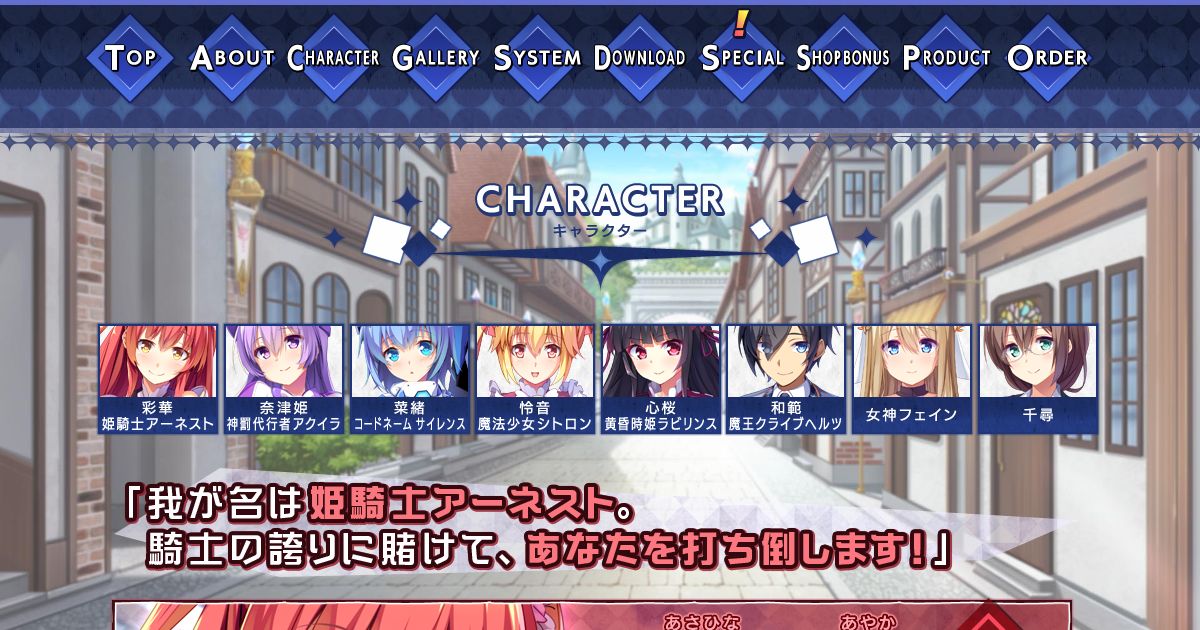Pick blonde 怜音 character portrait
The height and width of the screenshot is (630, 1200).
pyautogui.click(x=536, y=379)
